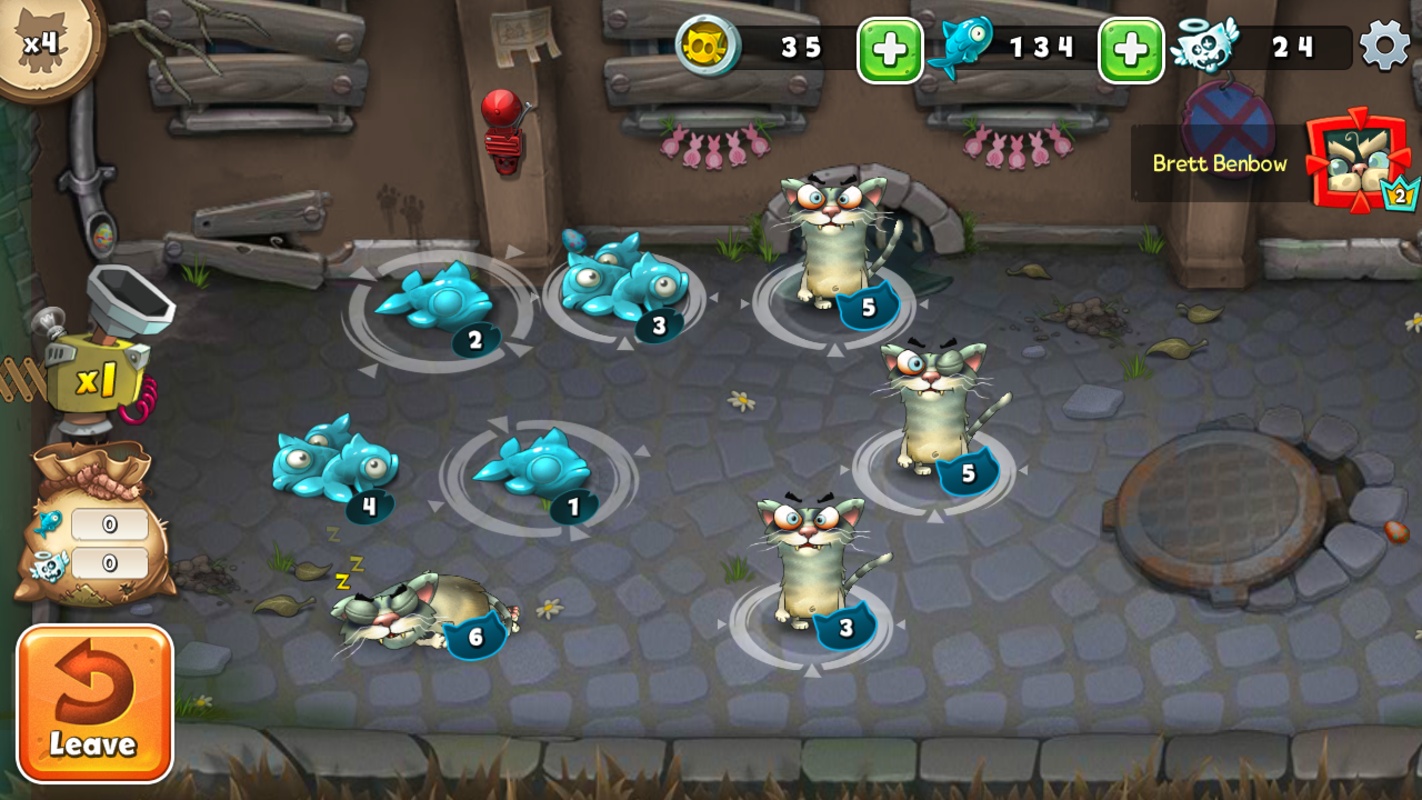This screenshot has height=800, width=1422.
Task: Add coins with the plus beside 35
Action: point(889,50)
